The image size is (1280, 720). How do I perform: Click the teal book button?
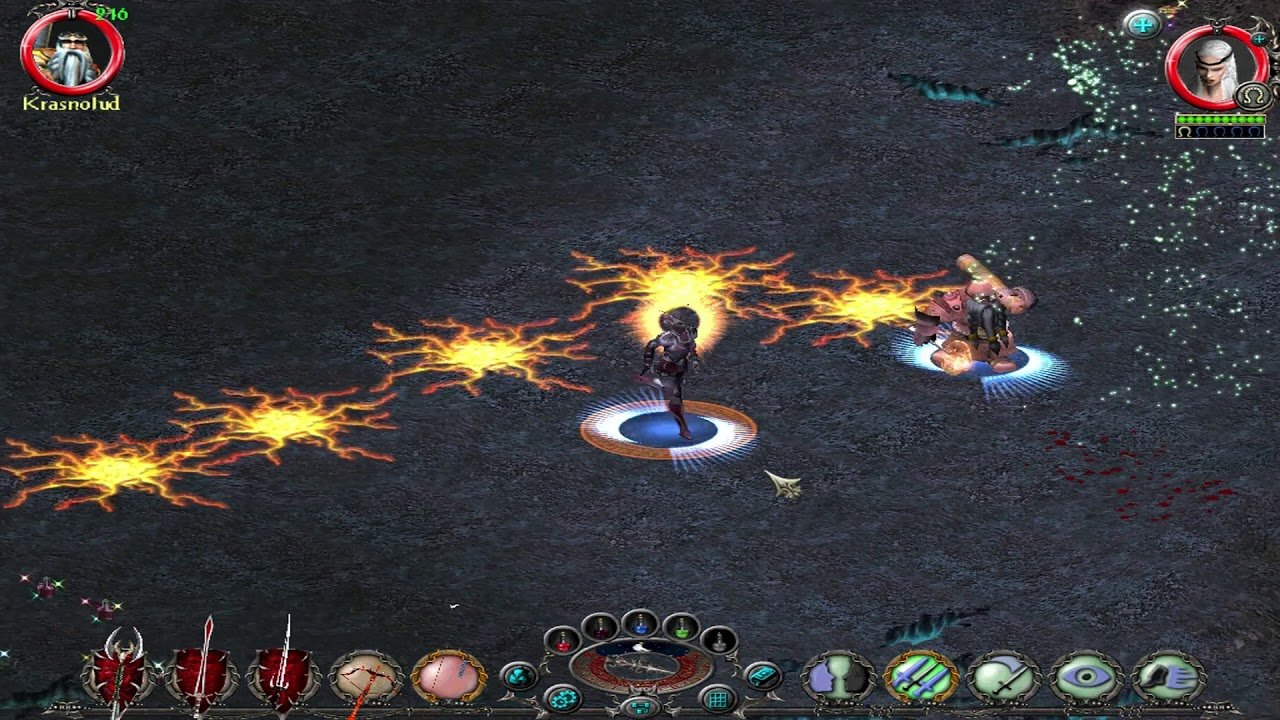[763, 676]
